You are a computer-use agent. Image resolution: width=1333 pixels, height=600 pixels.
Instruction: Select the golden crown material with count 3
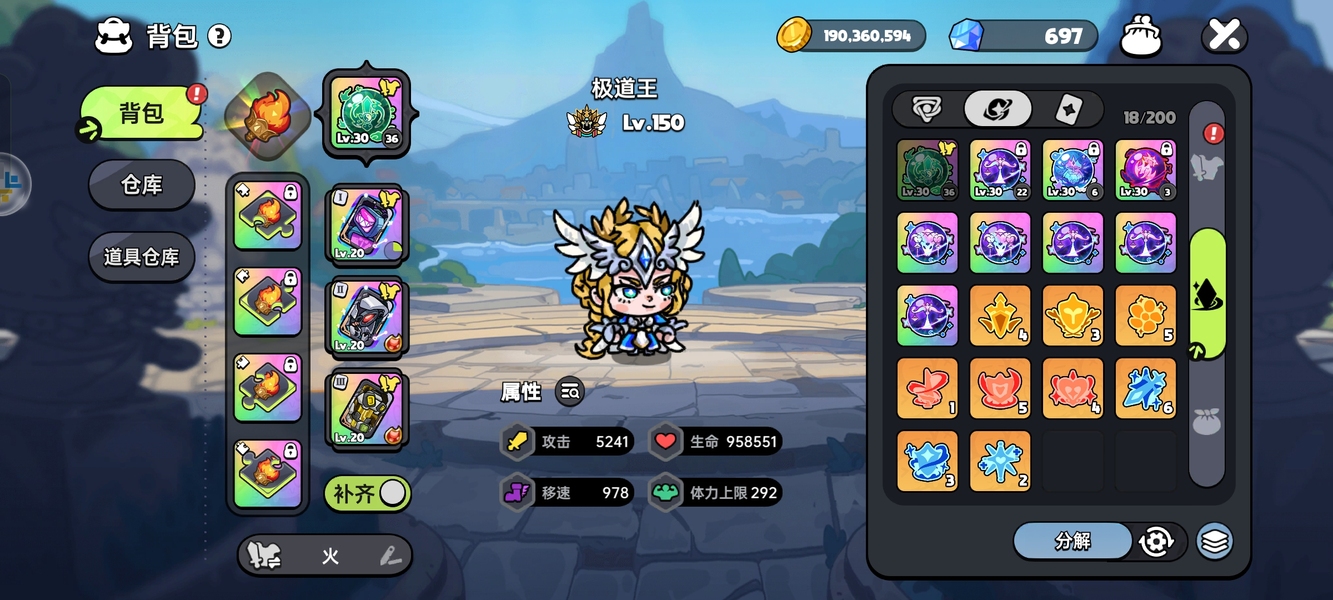point(1073,316)
